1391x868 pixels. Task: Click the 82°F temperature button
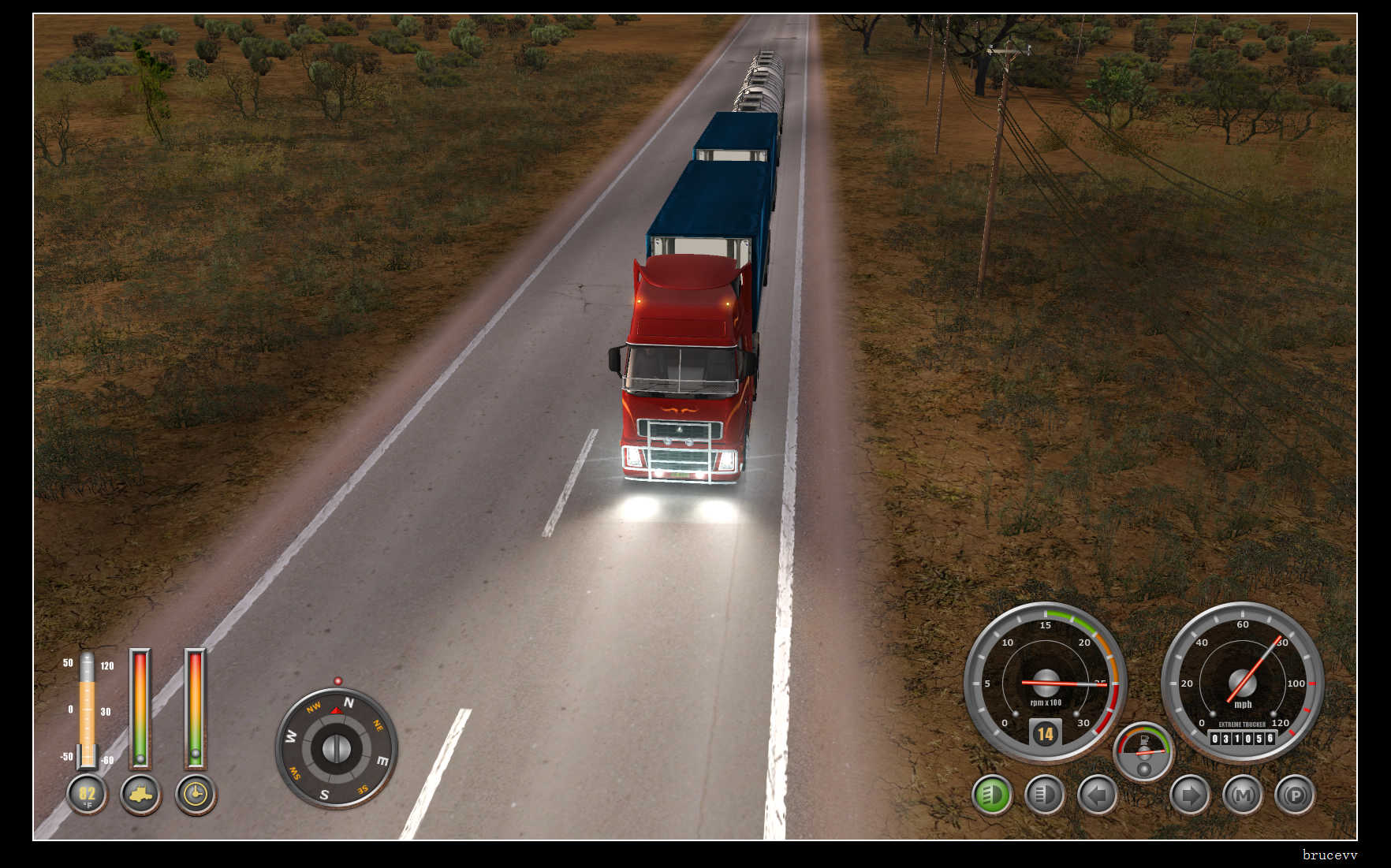(x=87, y=795)
